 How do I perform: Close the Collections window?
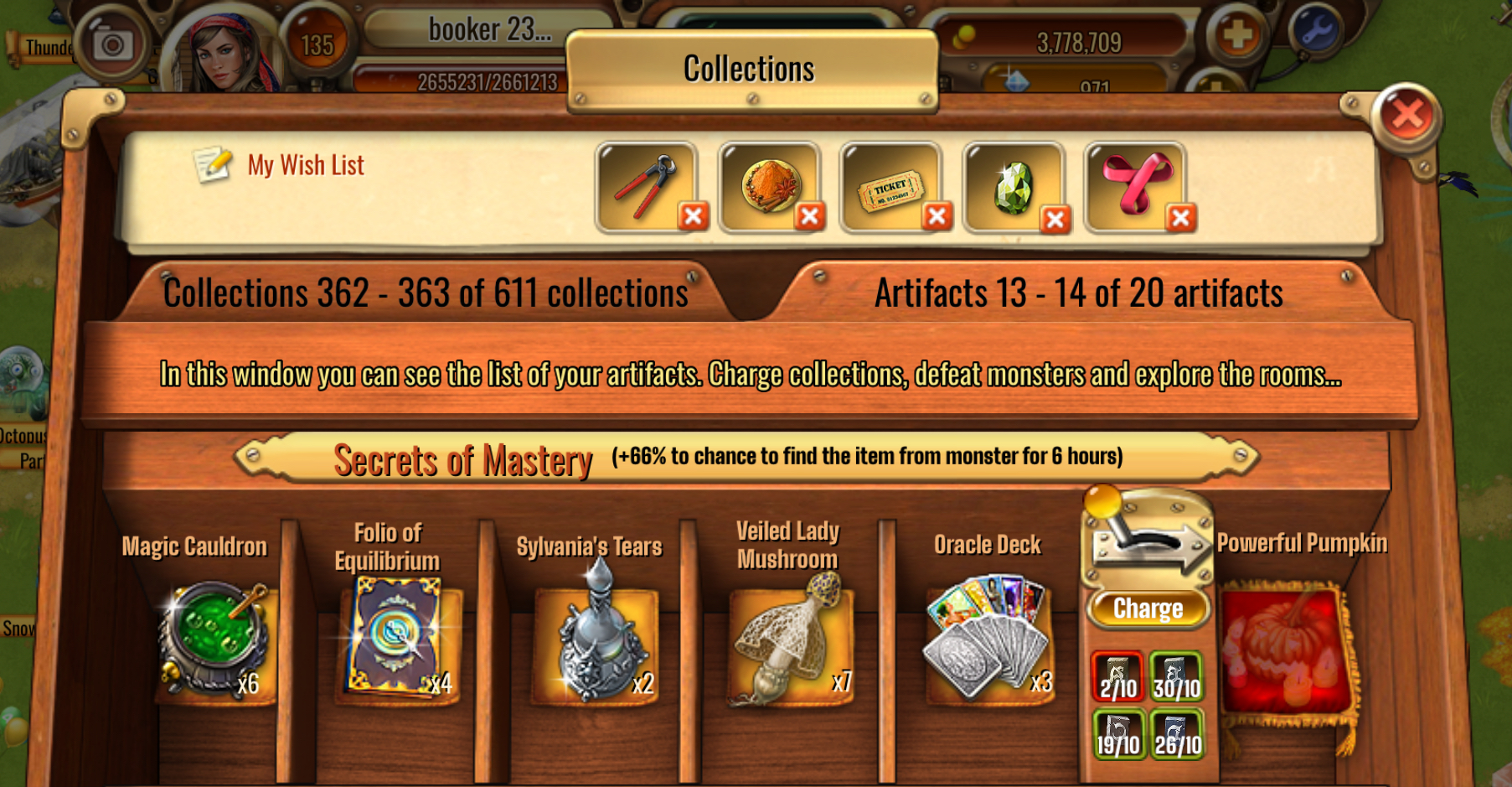click(1407, 115)
